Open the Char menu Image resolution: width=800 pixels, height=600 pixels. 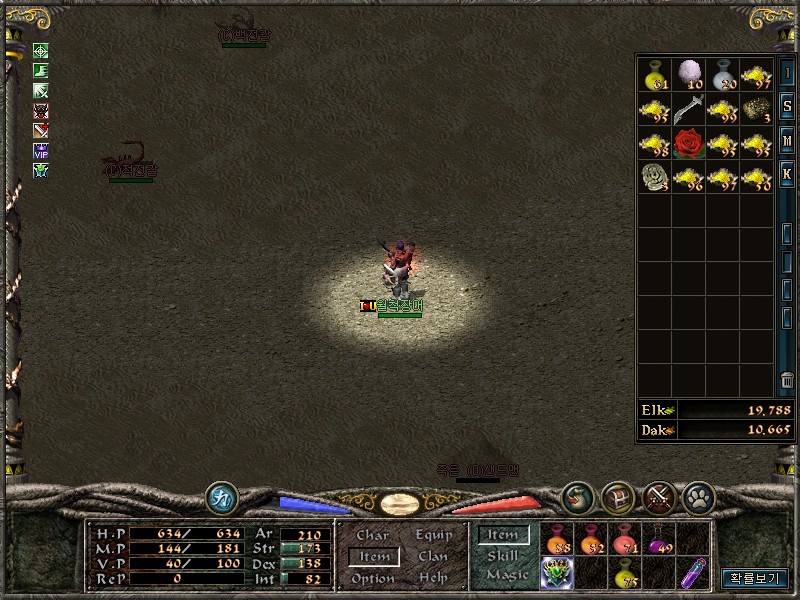[372, 536]
